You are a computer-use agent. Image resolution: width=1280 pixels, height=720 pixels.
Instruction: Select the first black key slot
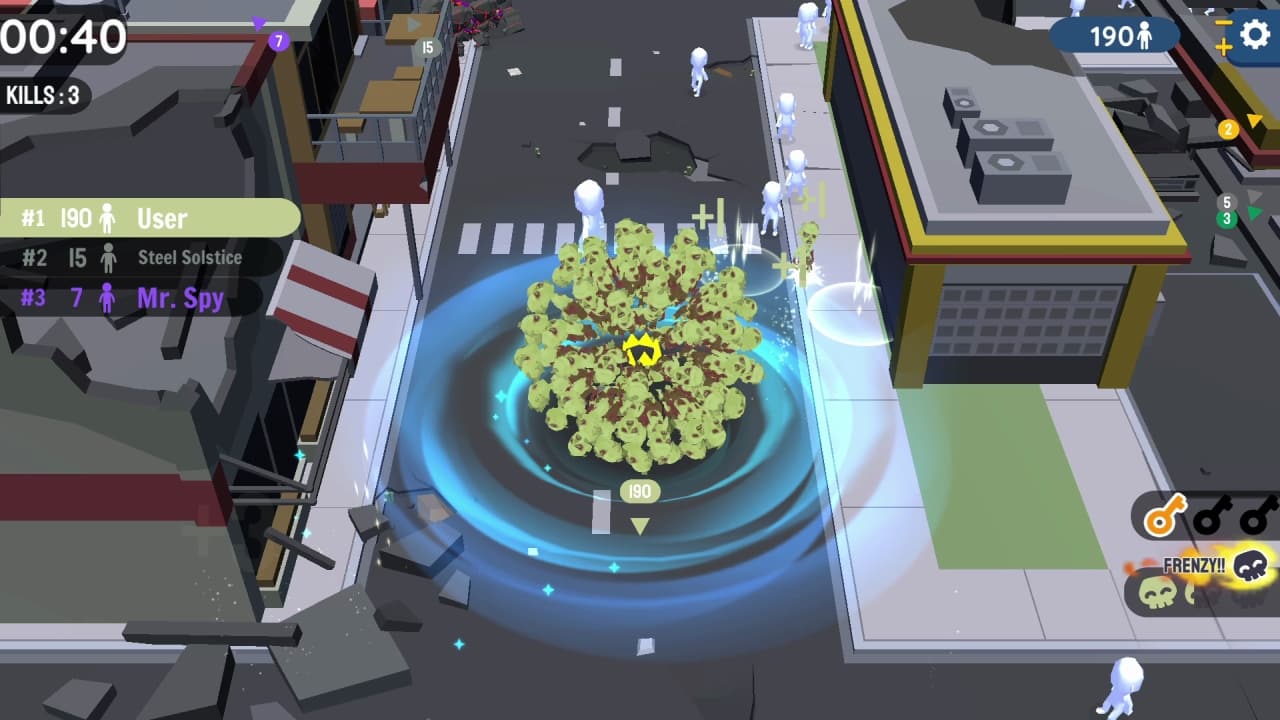[1213, 513]
